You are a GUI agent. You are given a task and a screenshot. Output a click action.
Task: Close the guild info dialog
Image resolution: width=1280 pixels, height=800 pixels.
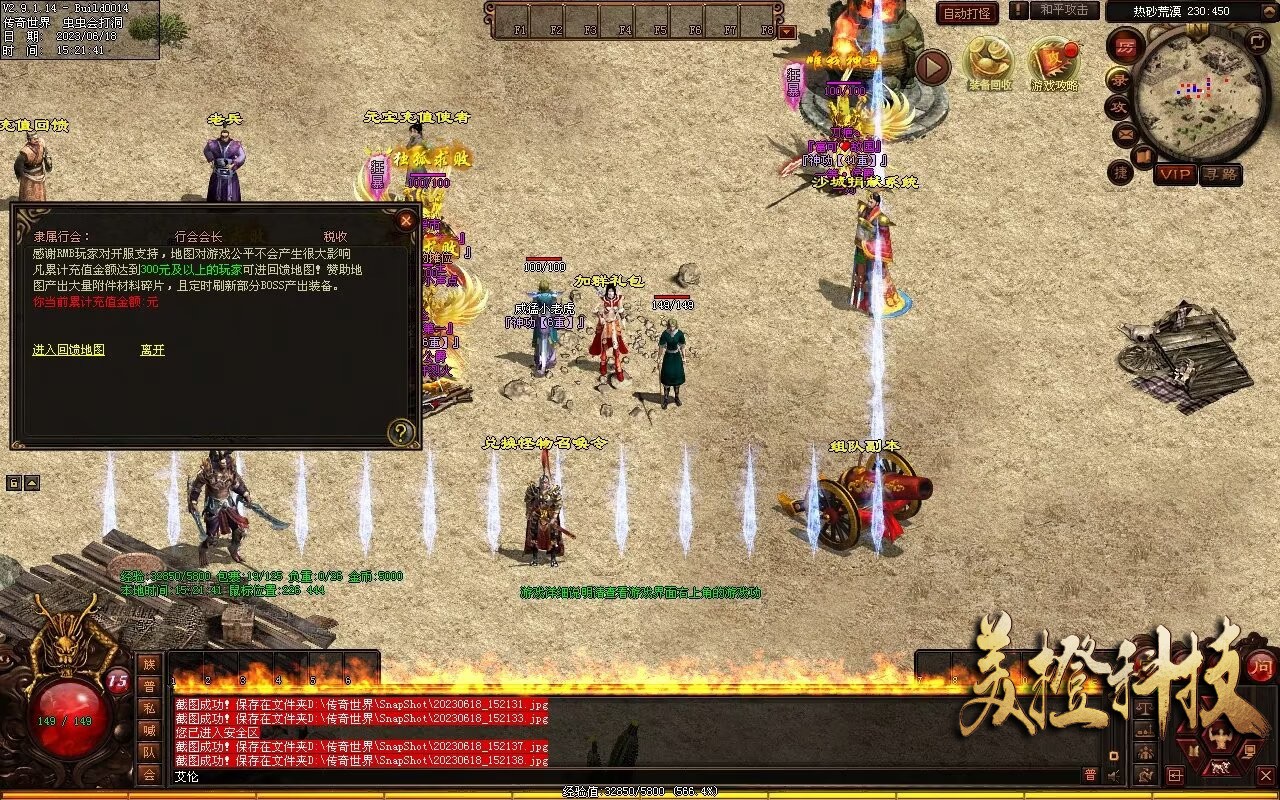click(406, 220)
